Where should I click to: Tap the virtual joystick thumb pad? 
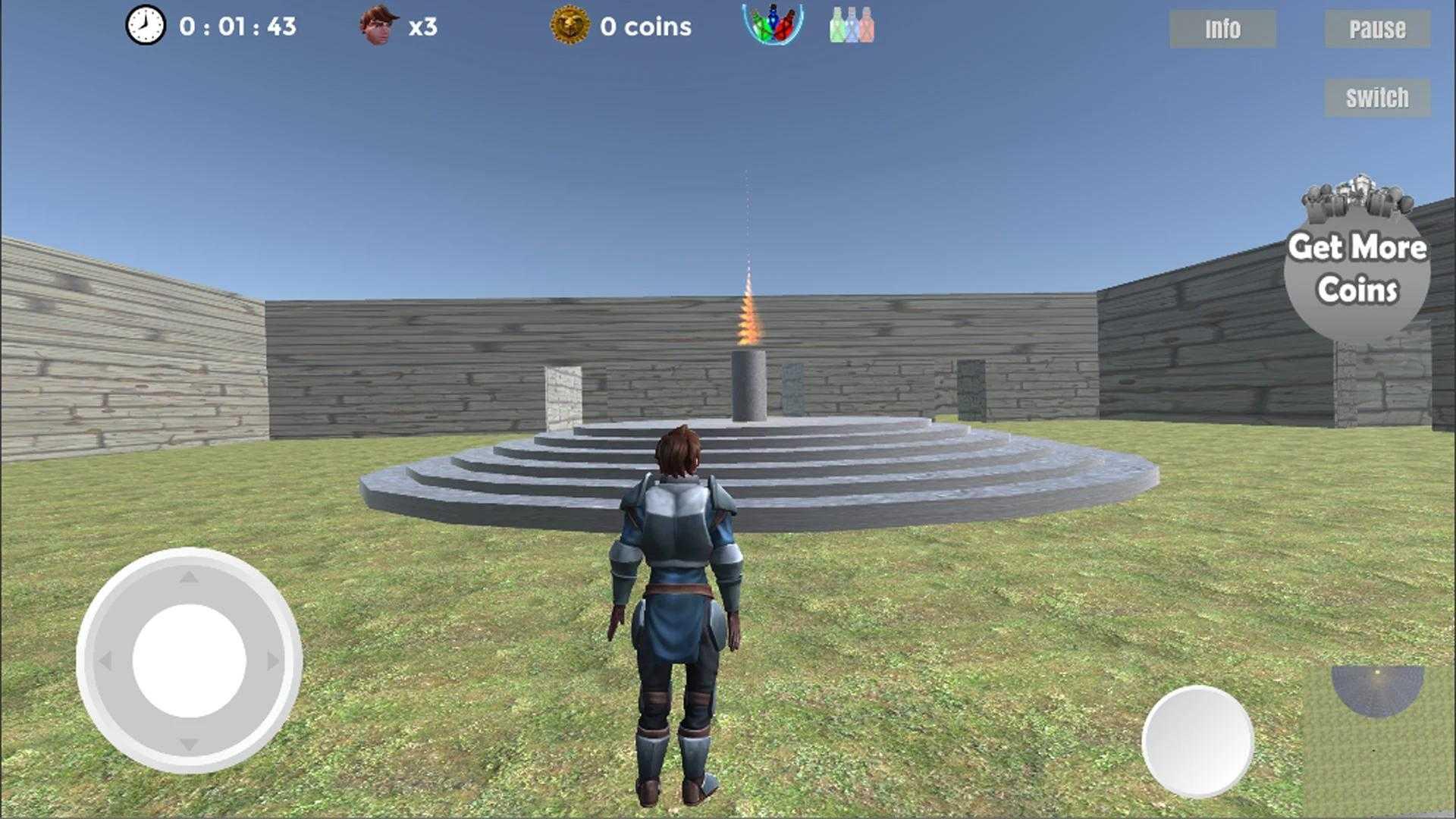[x=189, y=661]
